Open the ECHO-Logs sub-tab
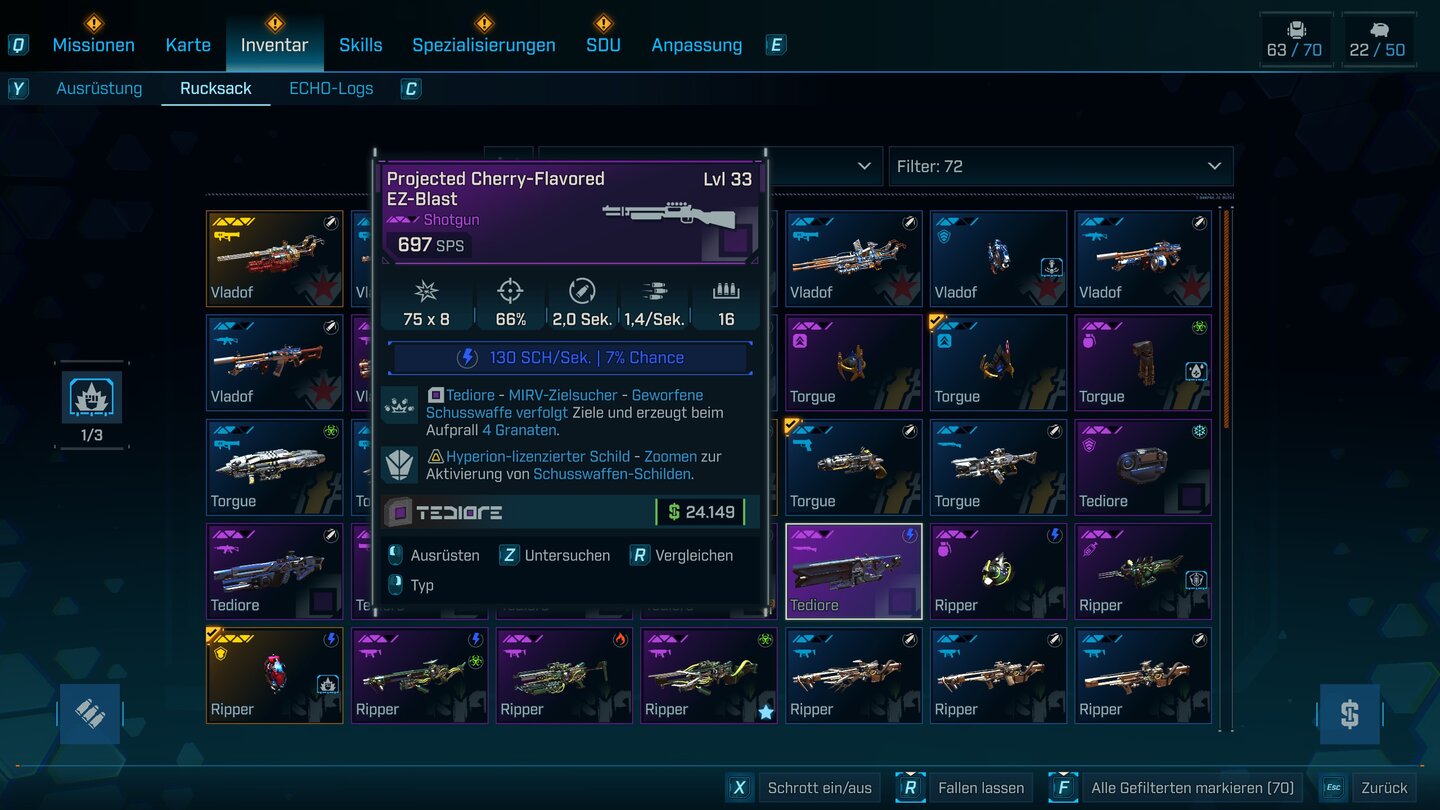Image resolution: width=1440 pixels, height=810 pixels. 331,88
